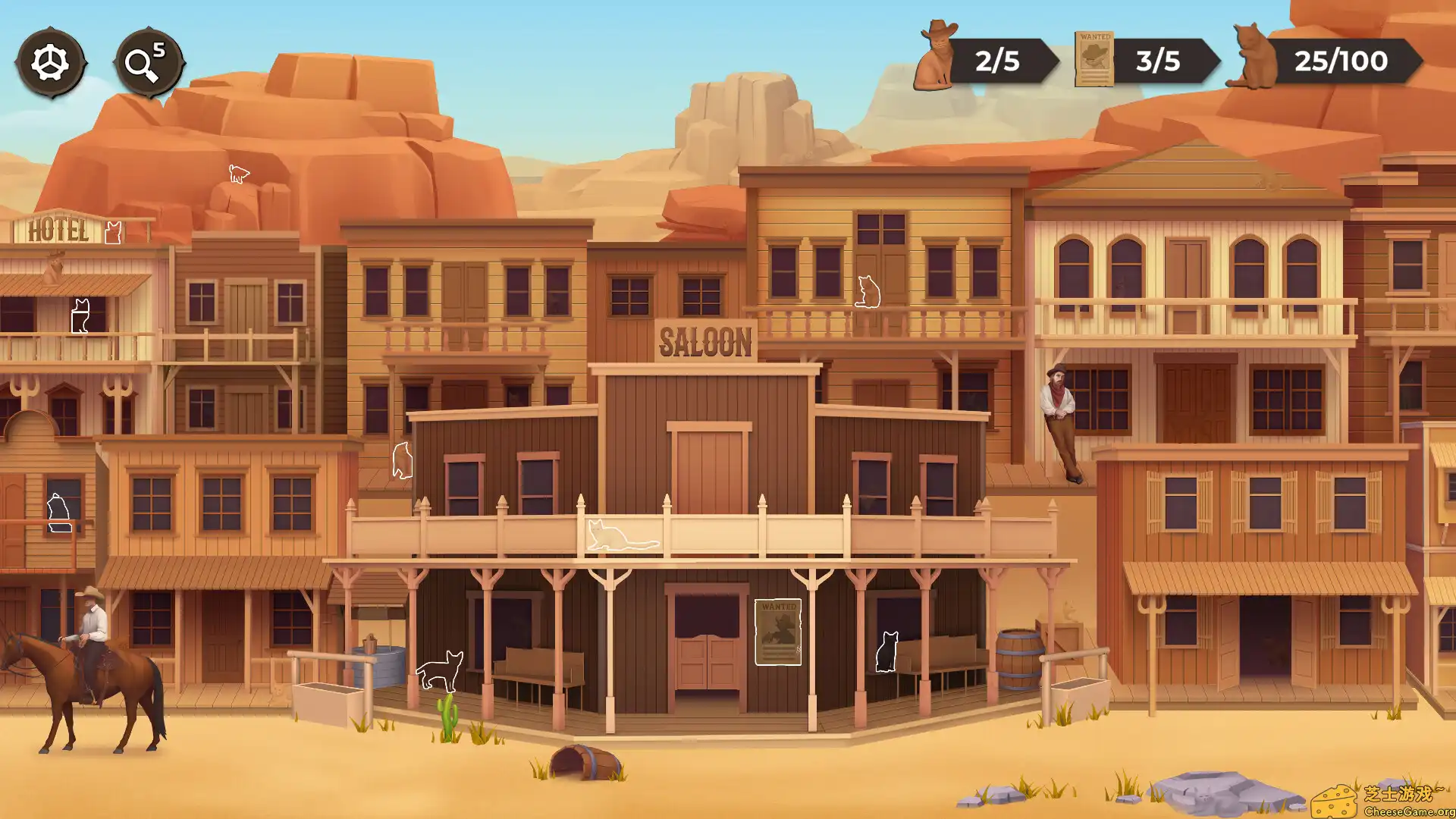Open the settings gear menu

coord(50,61)
